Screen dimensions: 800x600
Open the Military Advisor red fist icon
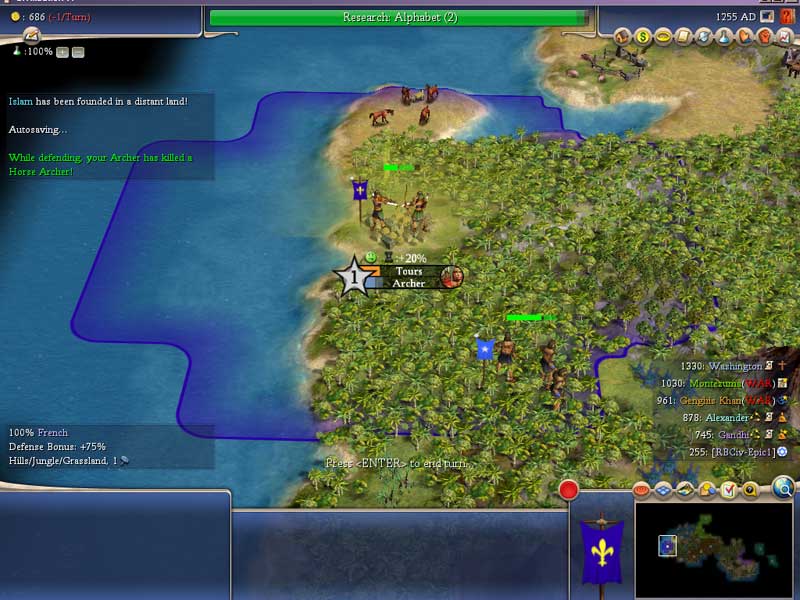pyautogui.click(x=764, y=37)
